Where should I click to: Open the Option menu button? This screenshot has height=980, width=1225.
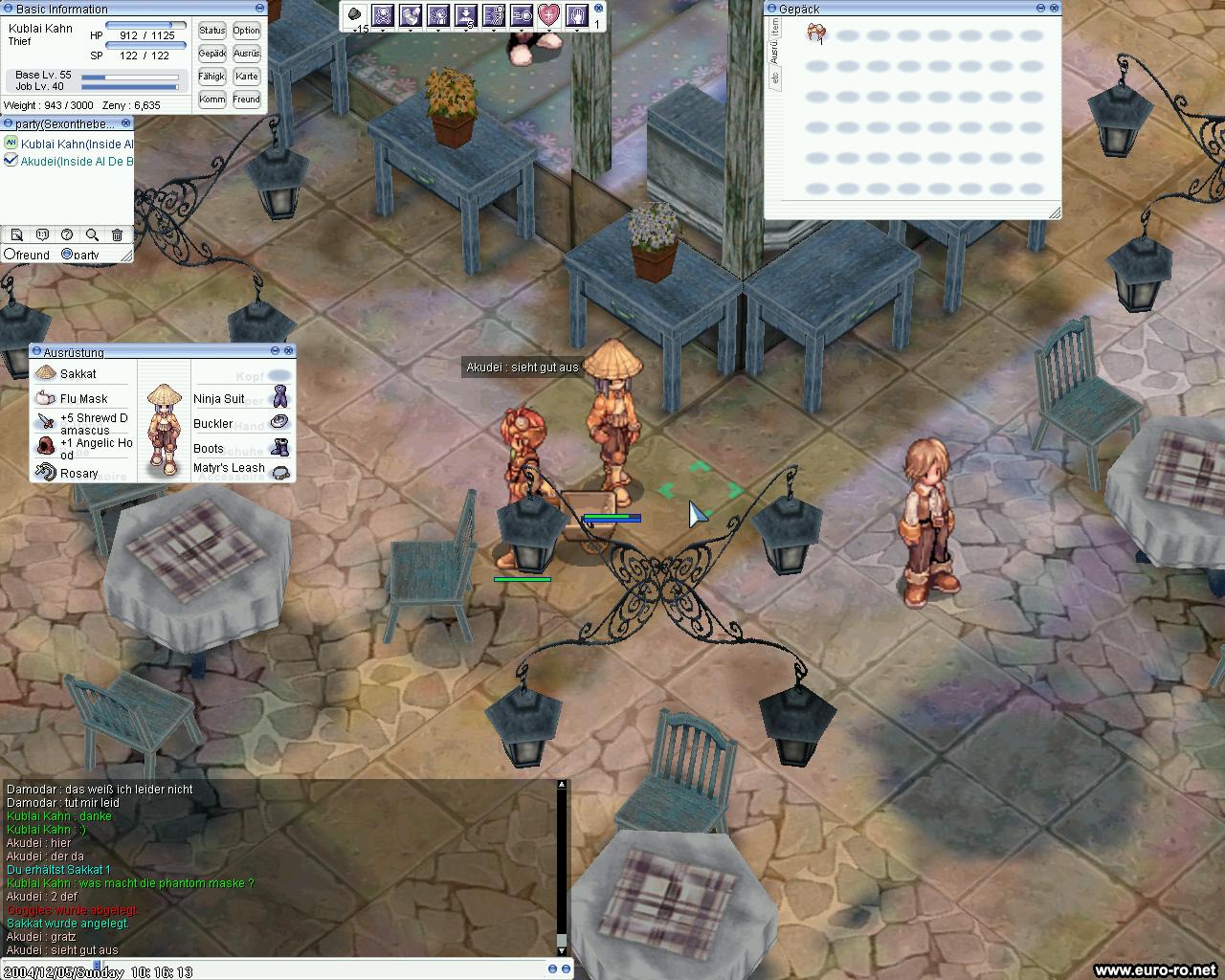point(246,31)
